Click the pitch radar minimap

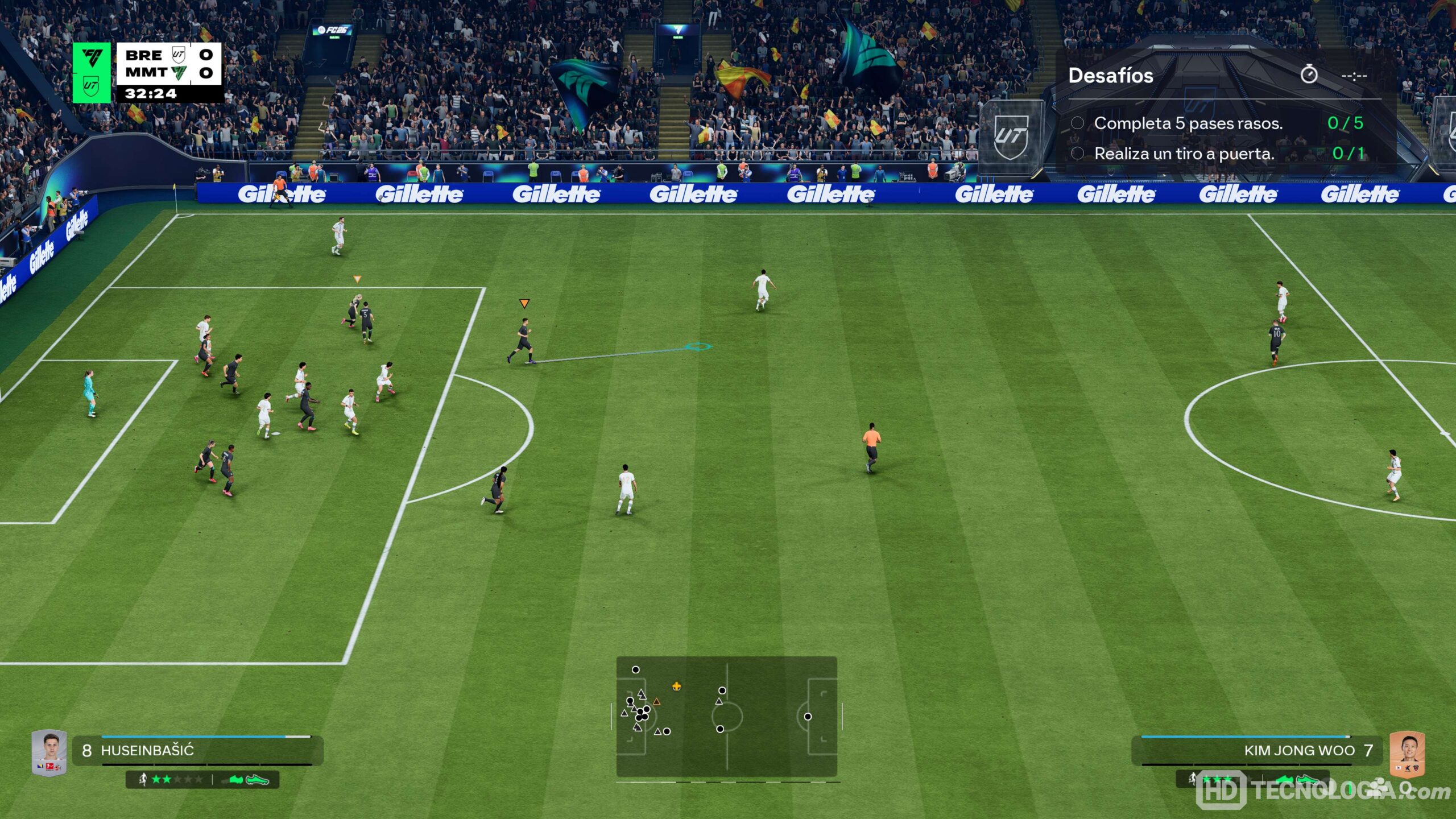tap(726, 716)
